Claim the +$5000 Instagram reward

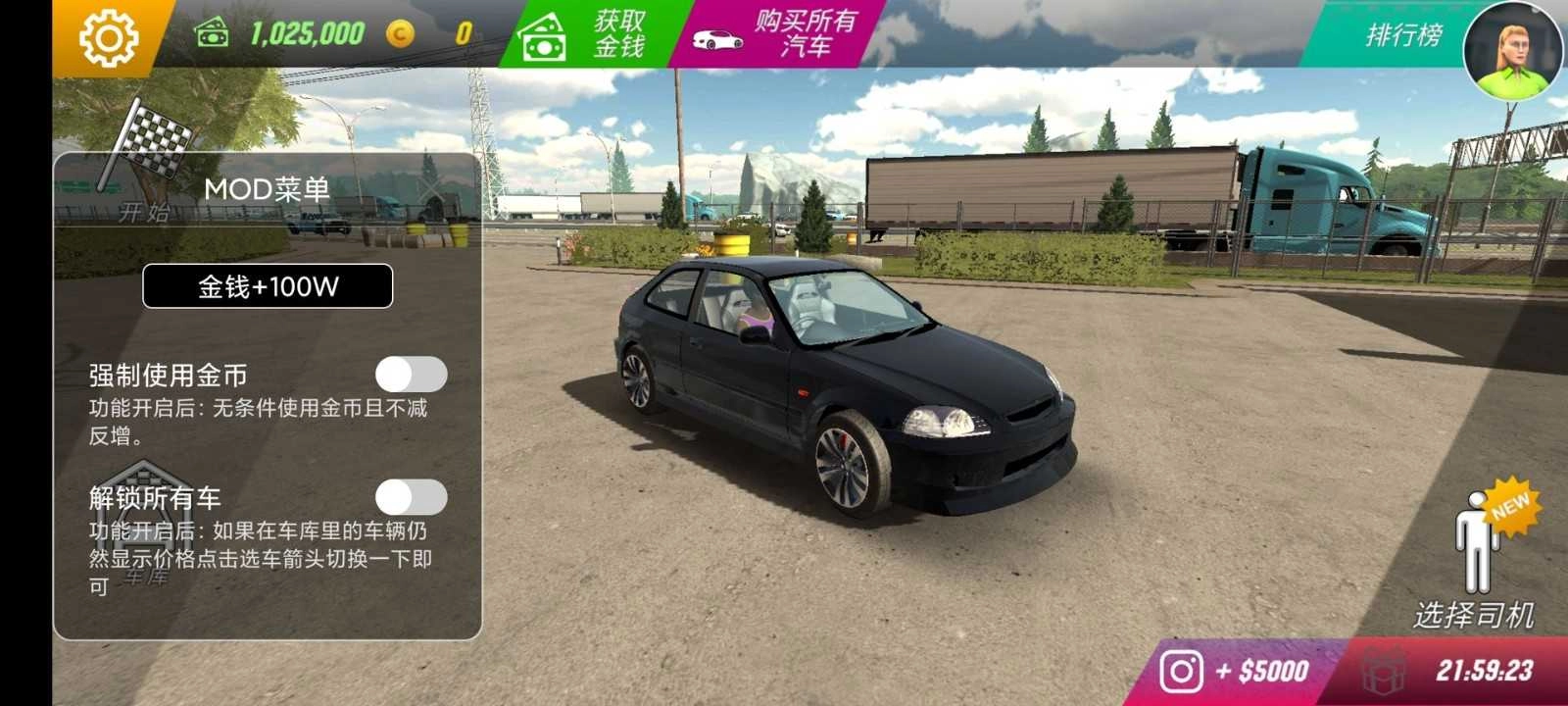tap(1264, 668)
